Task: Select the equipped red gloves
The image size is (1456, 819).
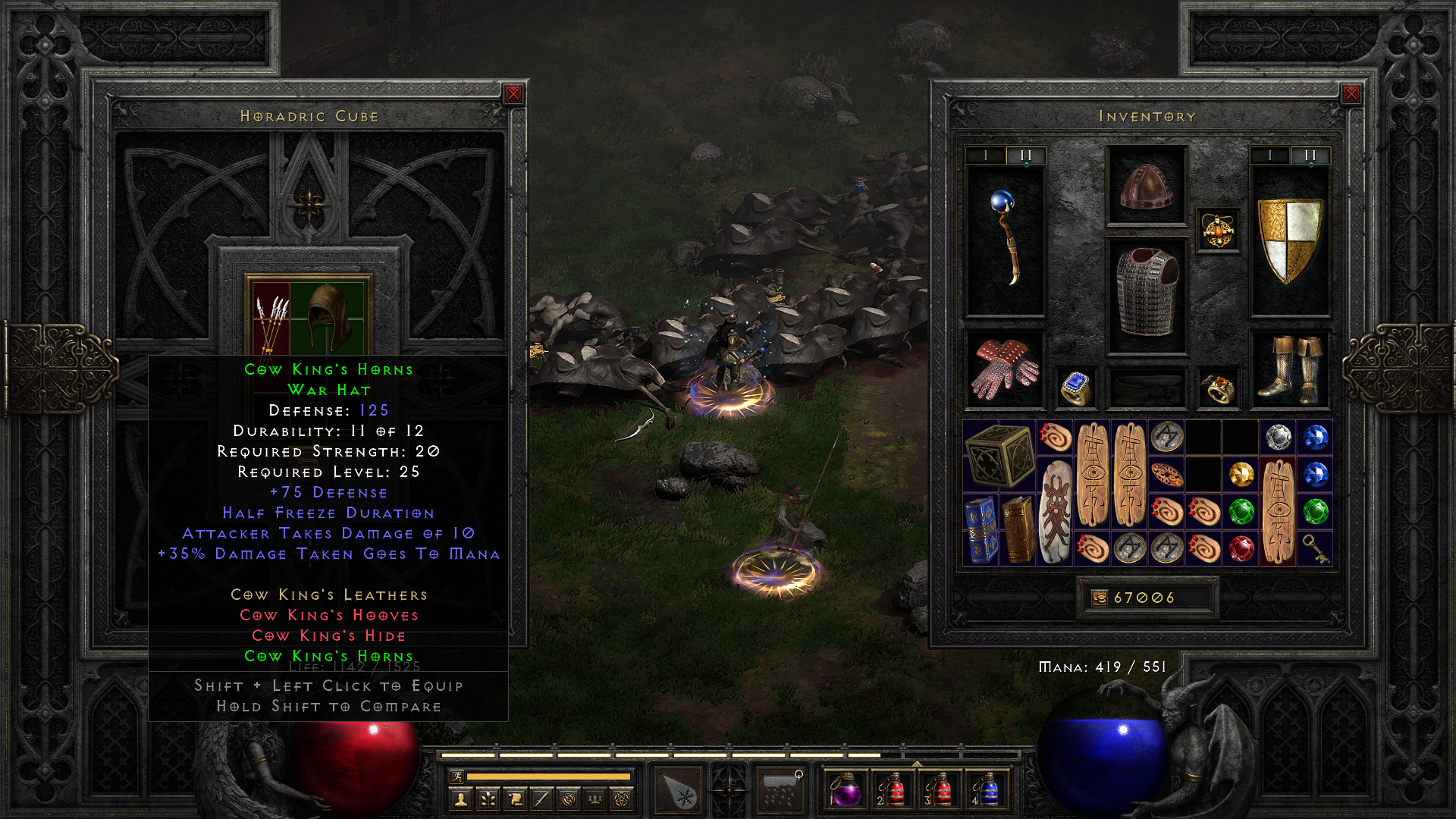Action: [1006, 369]
